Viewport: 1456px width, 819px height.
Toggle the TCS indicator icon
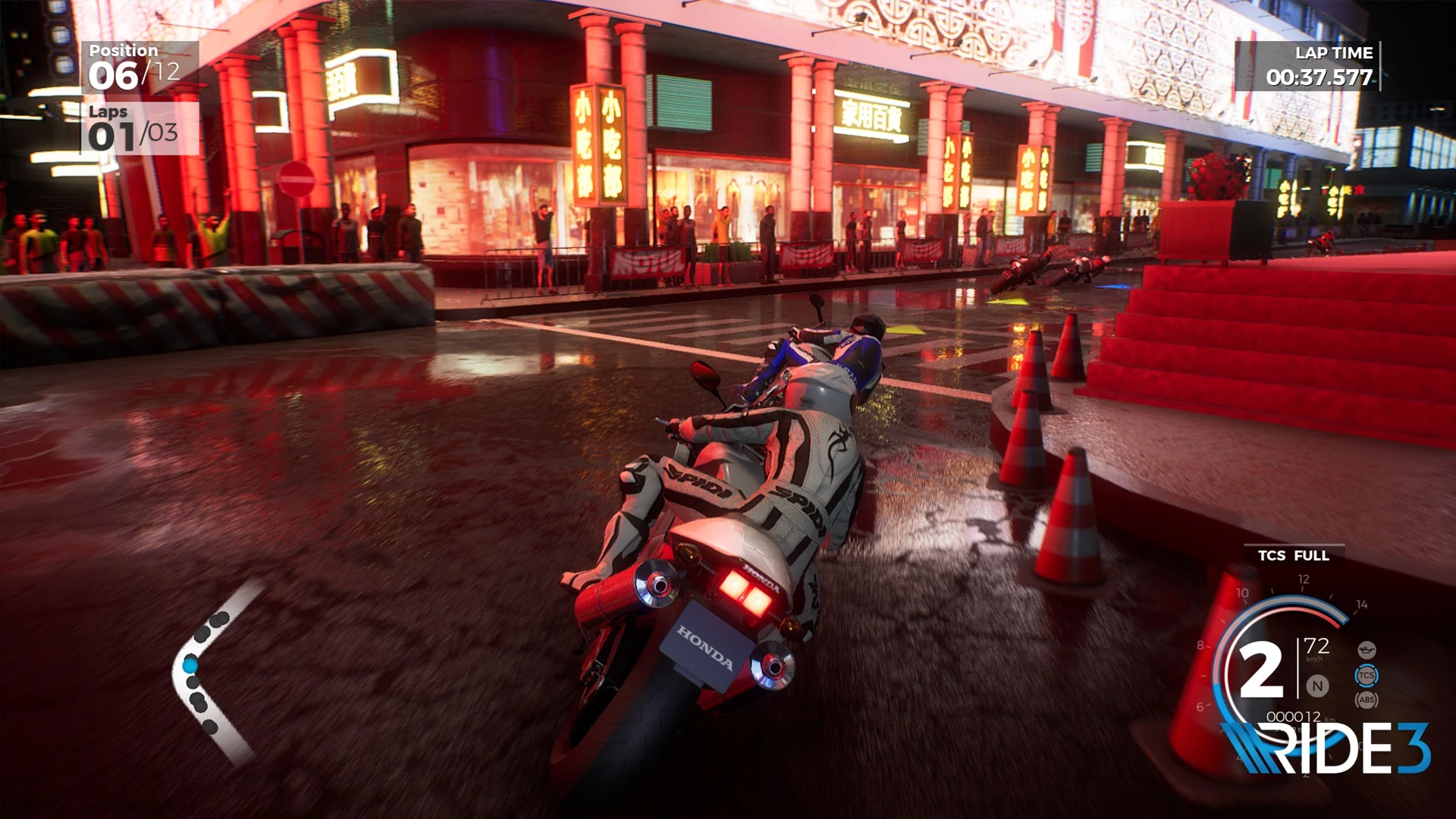click(1366, 675)
